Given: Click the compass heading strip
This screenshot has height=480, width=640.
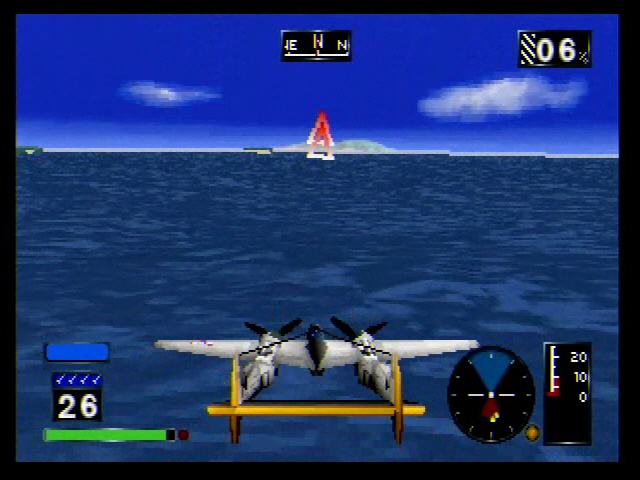Looking at the screenshot, I should (x=316, y=45).
